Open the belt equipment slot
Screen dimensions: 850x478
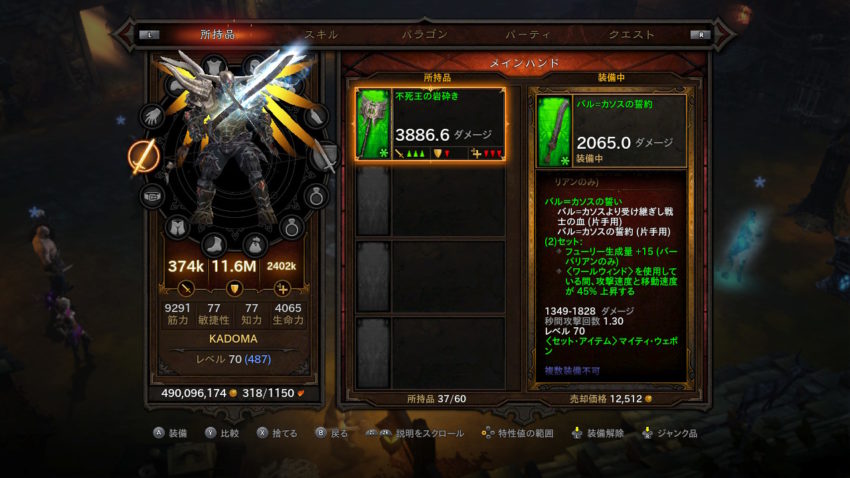coord(152,195)
